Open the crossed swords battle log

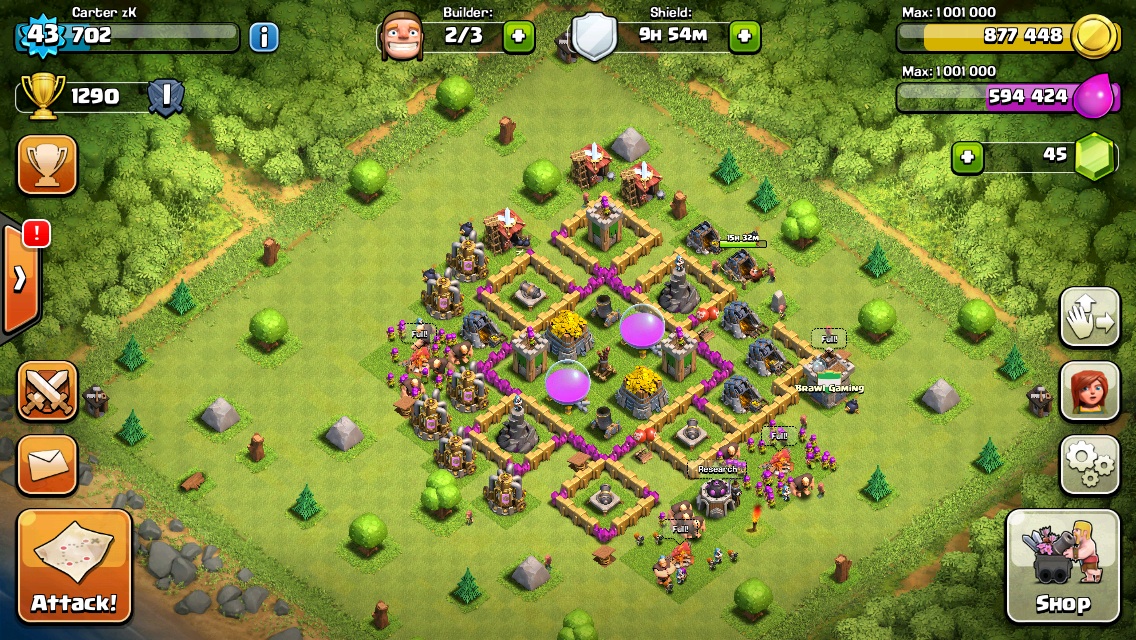(47, 391)
